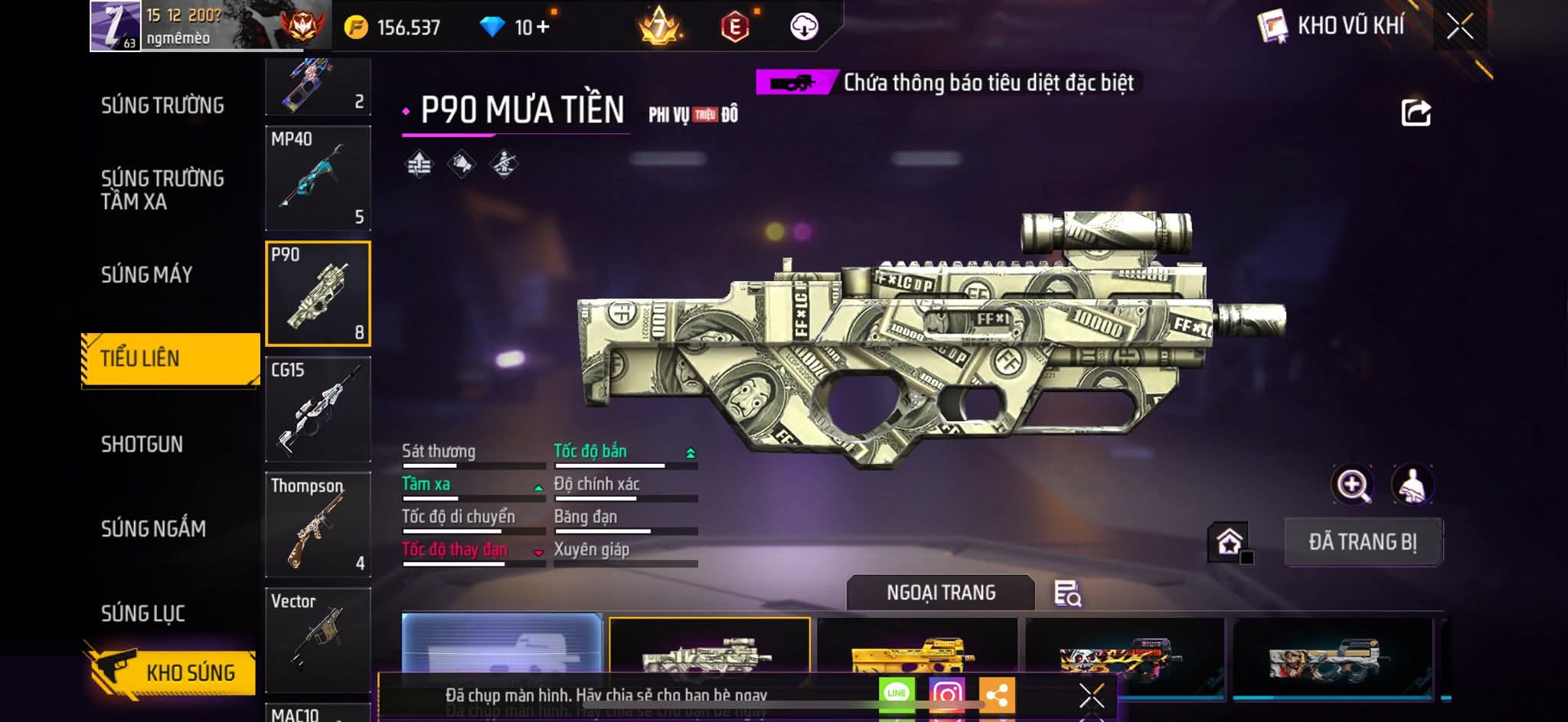Share screenshot via LINE
Image resolution: width=1568 pixels, height=722 pixels.
[x=897, y=694]
